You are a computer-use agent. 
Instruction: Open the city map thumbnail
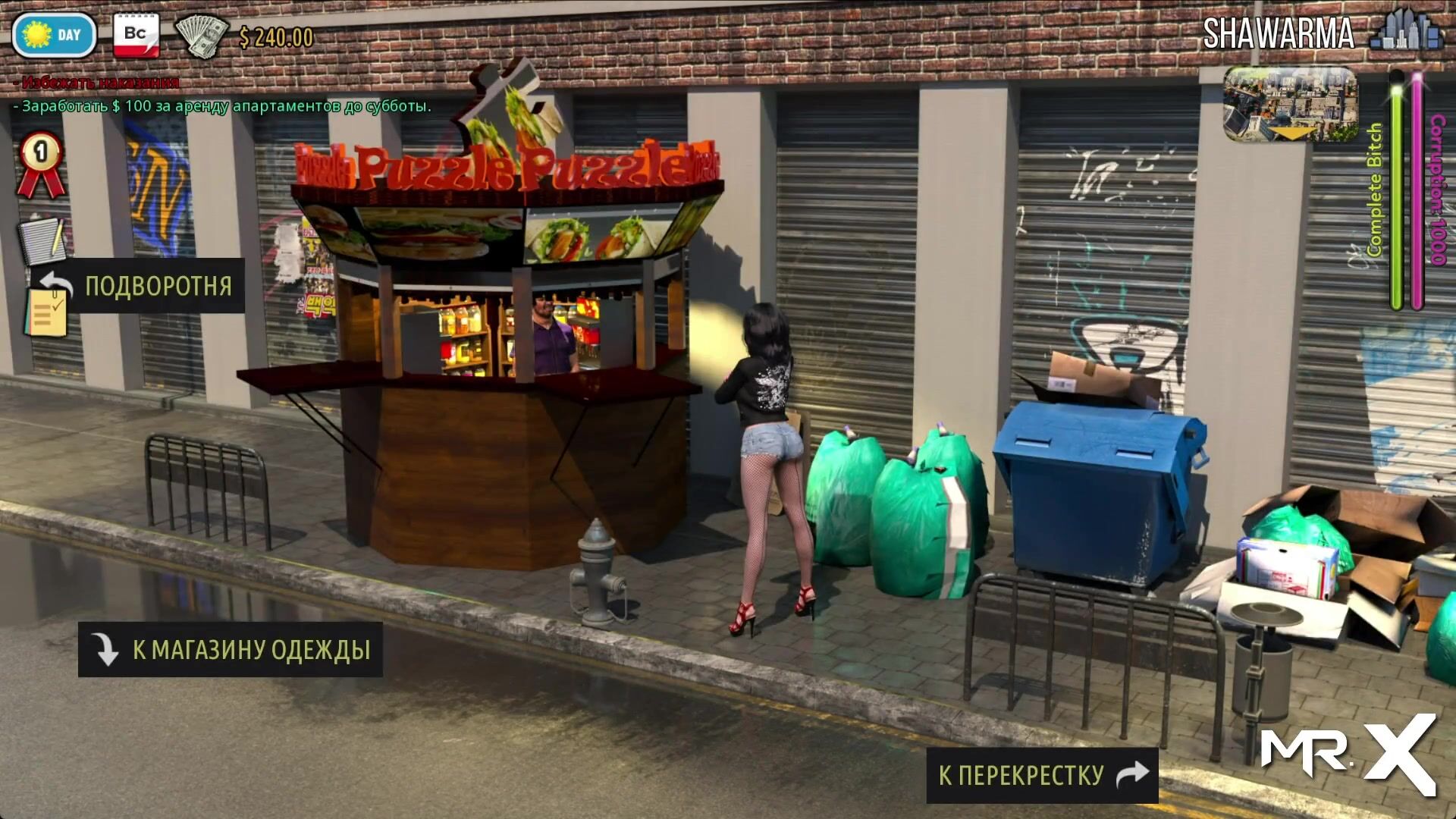point(1290,105)
